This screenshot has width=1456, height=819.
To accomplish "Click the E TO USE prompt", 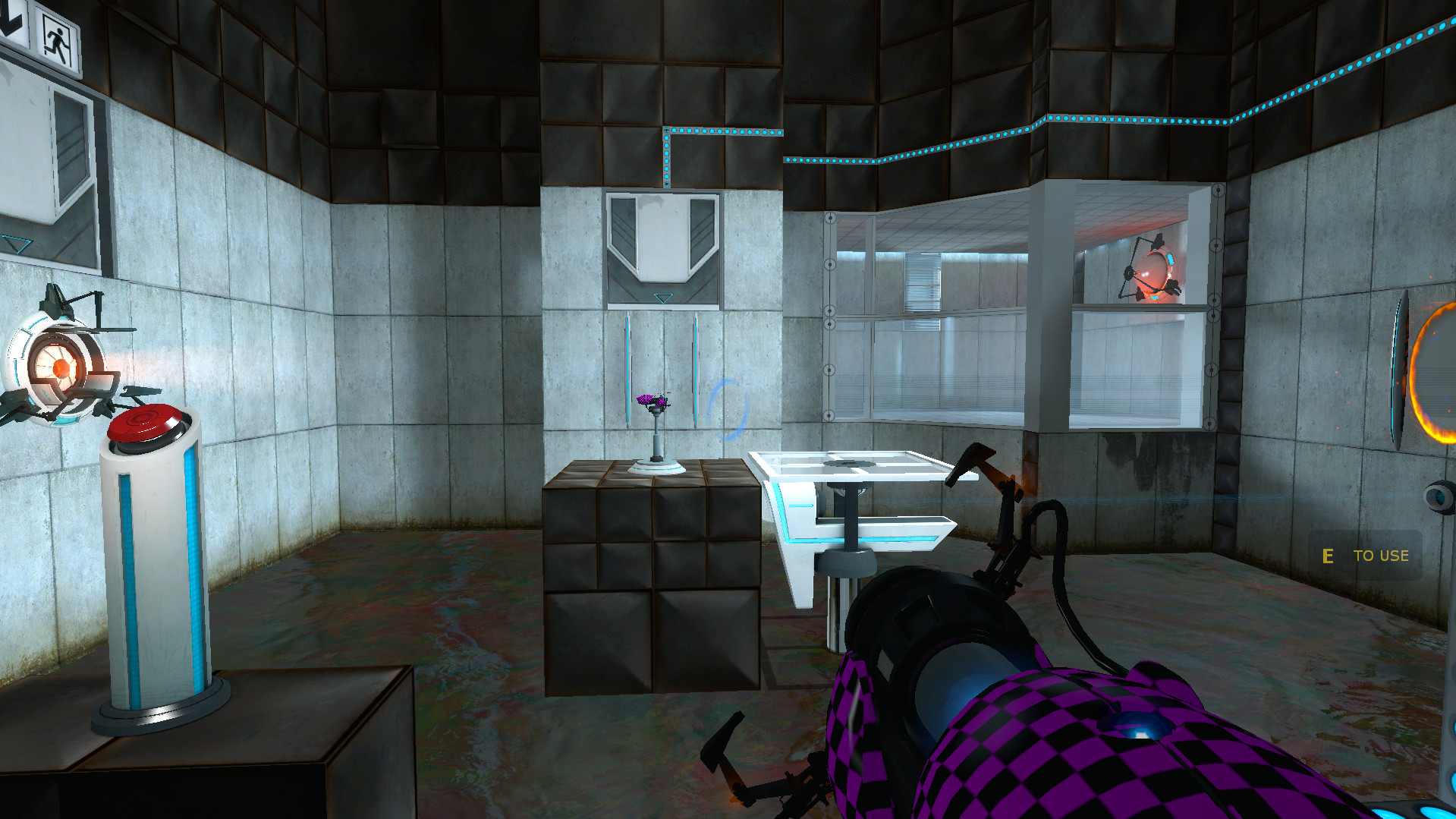I will pos(1363,556).
